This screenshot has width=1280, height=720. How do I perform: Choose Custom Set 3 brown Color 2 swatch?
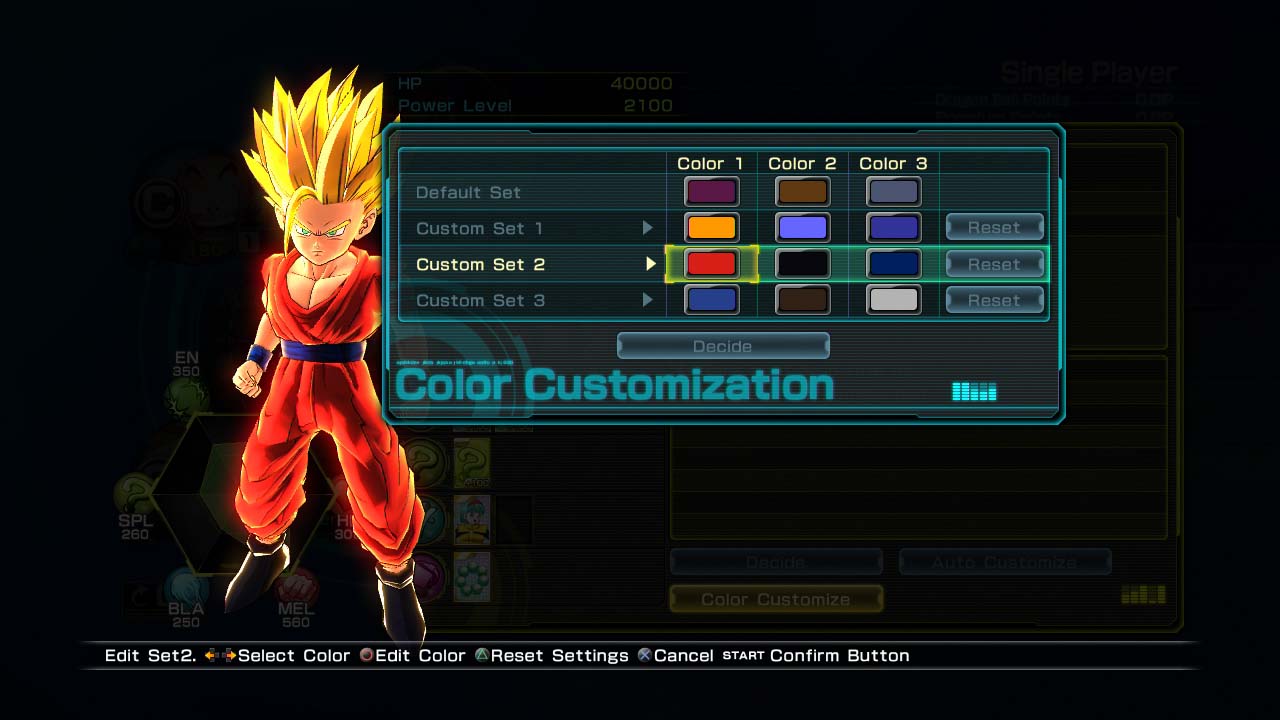coord(802,300)
